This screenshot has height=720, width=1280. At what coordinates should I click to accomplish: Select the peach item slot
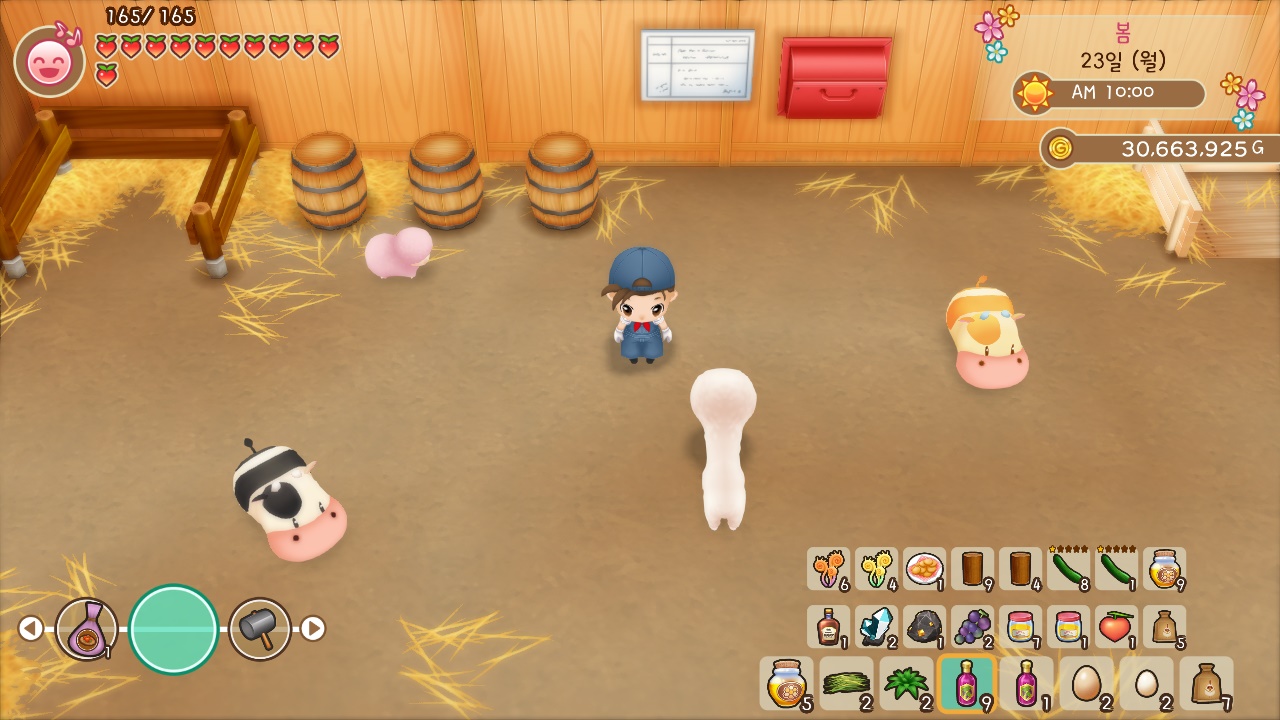[1116, 627]
